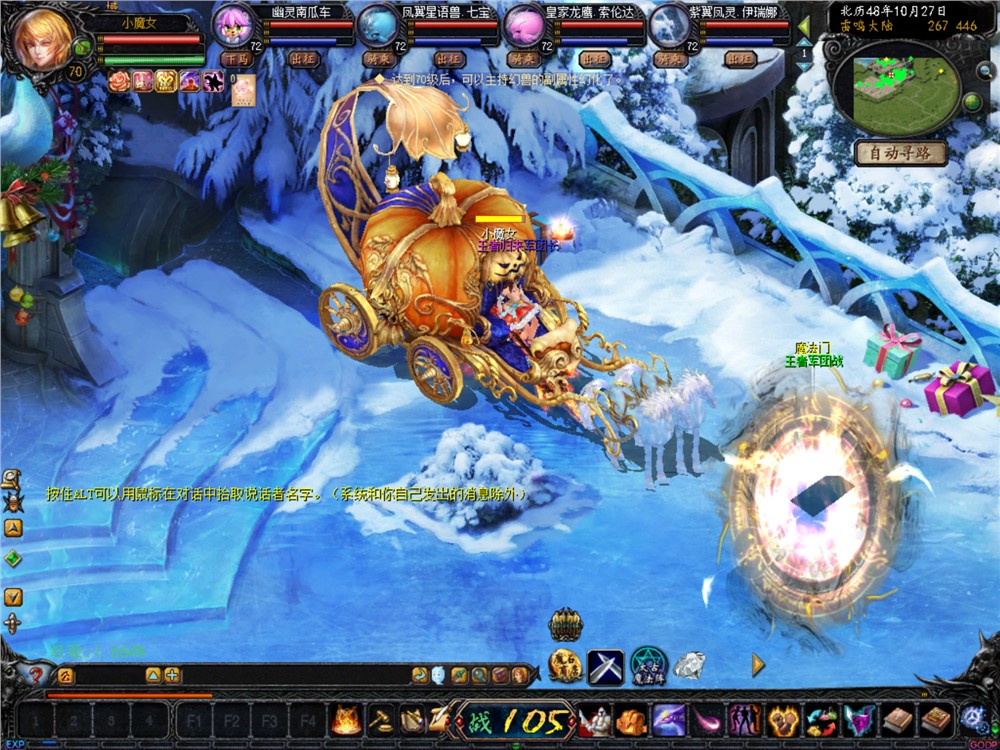The width and height of the screenshot is (1000, 750).
Task: Click 下马 to dismount the pumpkin carriage
Action: (238, 60)
